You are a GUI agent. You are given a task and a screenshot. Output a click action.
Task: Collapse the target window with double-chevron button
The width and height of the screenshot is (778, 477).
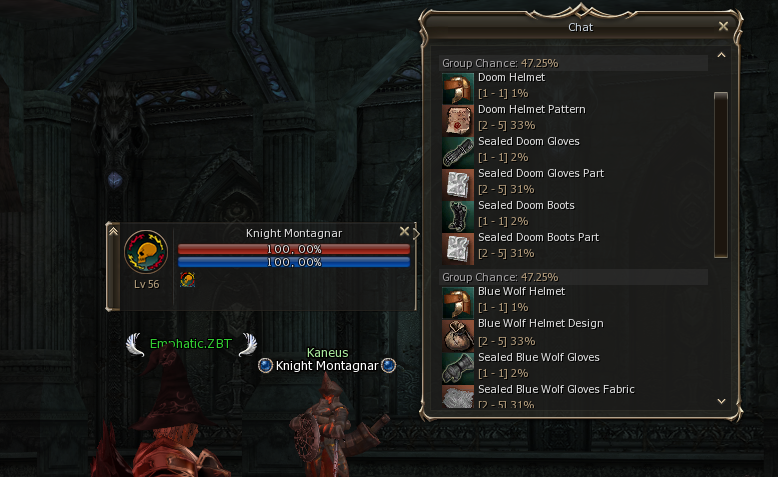pos(113,231)
